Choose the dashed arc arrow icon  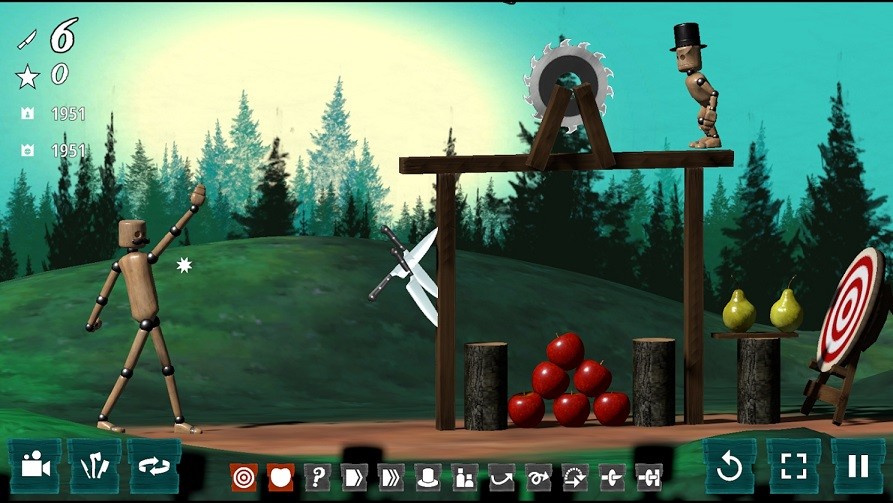575,477
